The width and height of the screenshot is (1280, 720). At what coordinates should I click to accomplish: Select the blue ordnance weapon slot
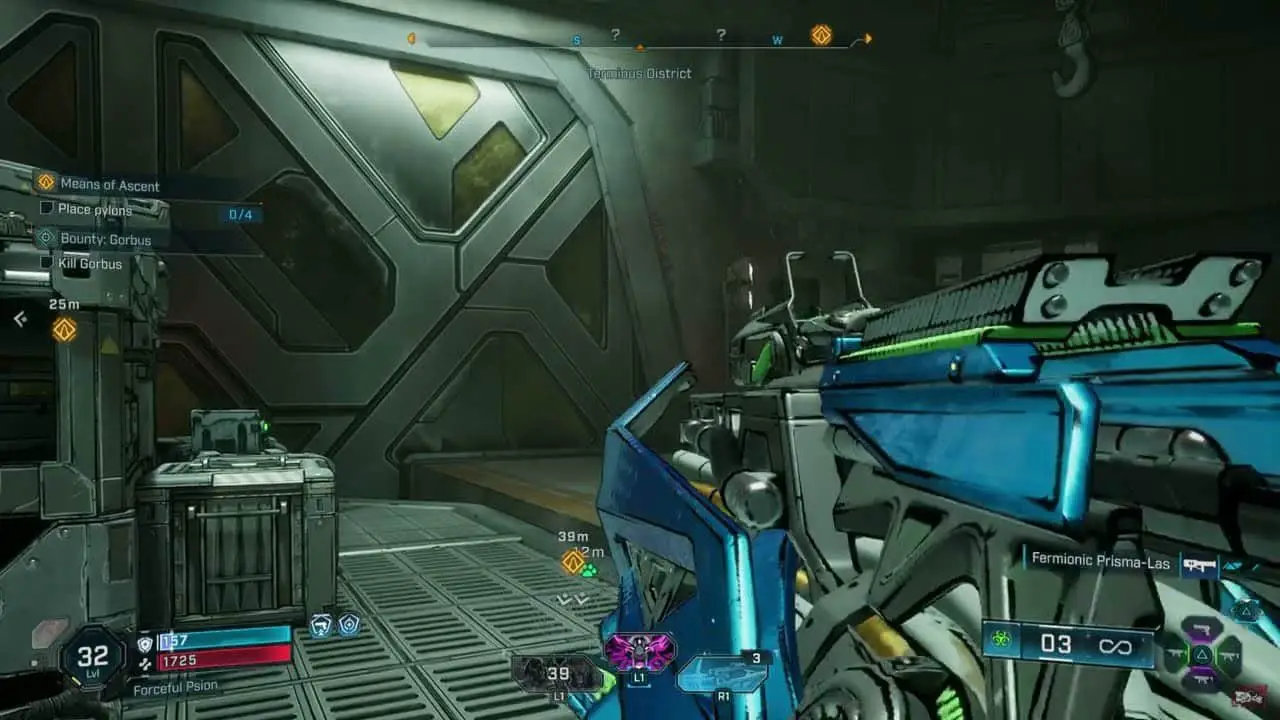point(721,674)
